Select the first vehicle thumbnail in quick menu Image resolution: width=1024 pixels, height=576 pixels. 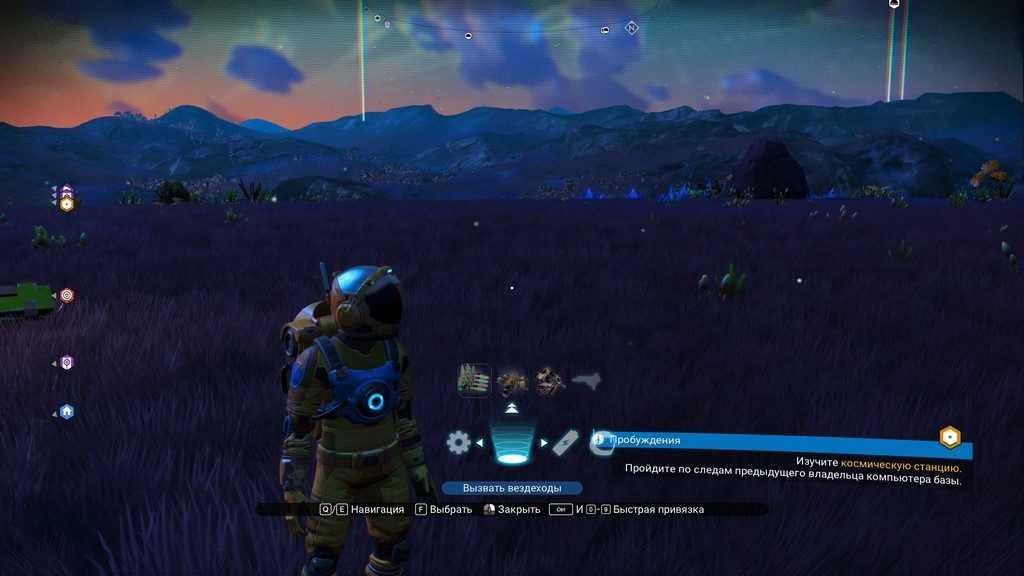[474, 380]
